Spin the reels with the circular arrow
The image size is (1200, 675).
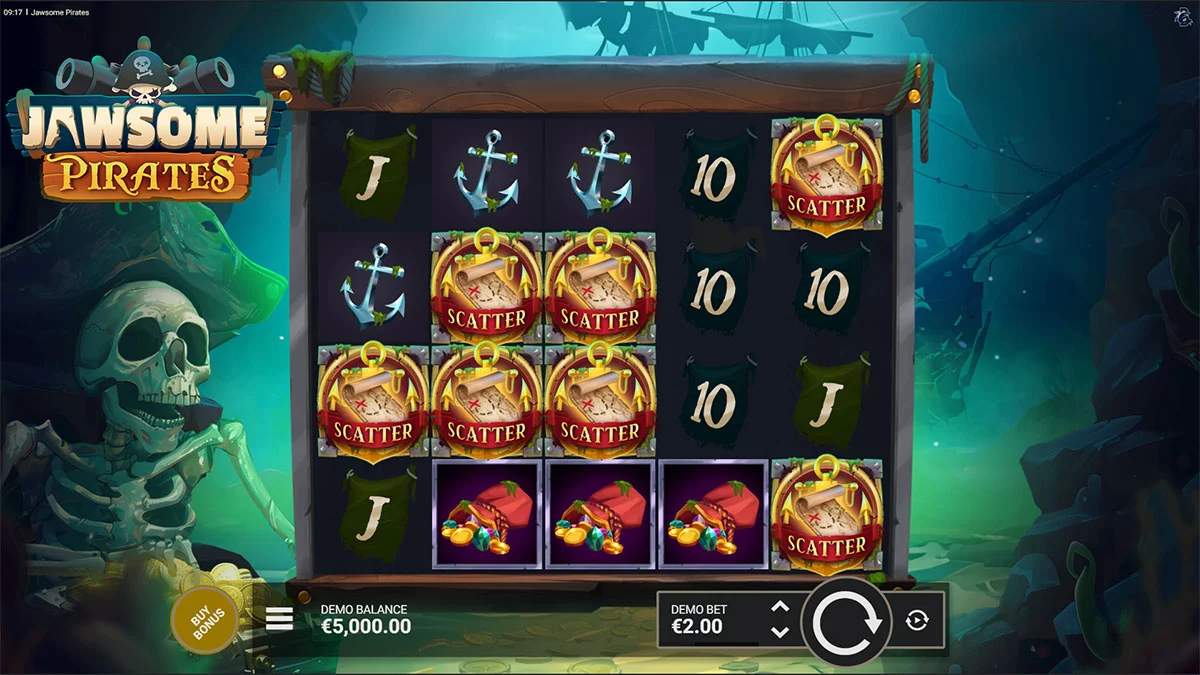(846, 621)
